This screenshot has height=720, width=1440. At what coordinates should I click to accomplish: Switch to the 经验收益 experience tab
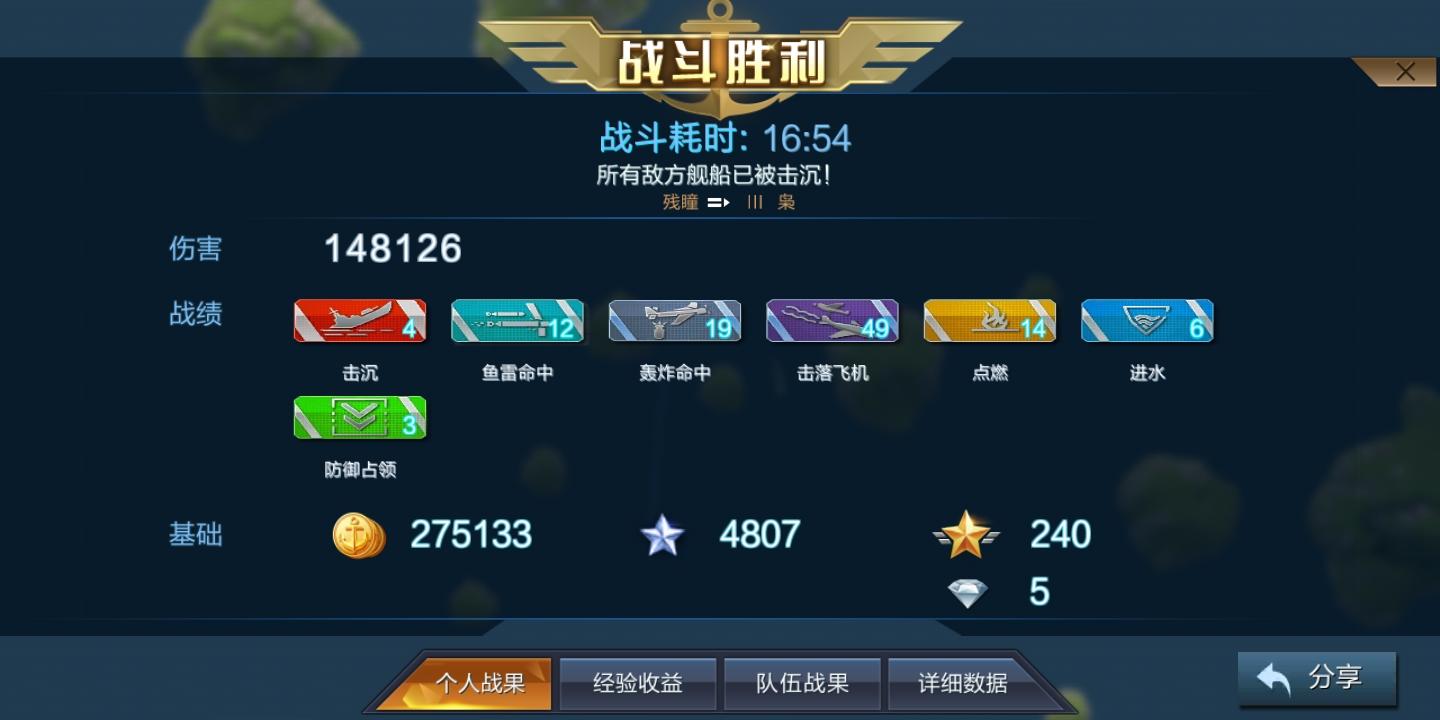click(637, 683)
